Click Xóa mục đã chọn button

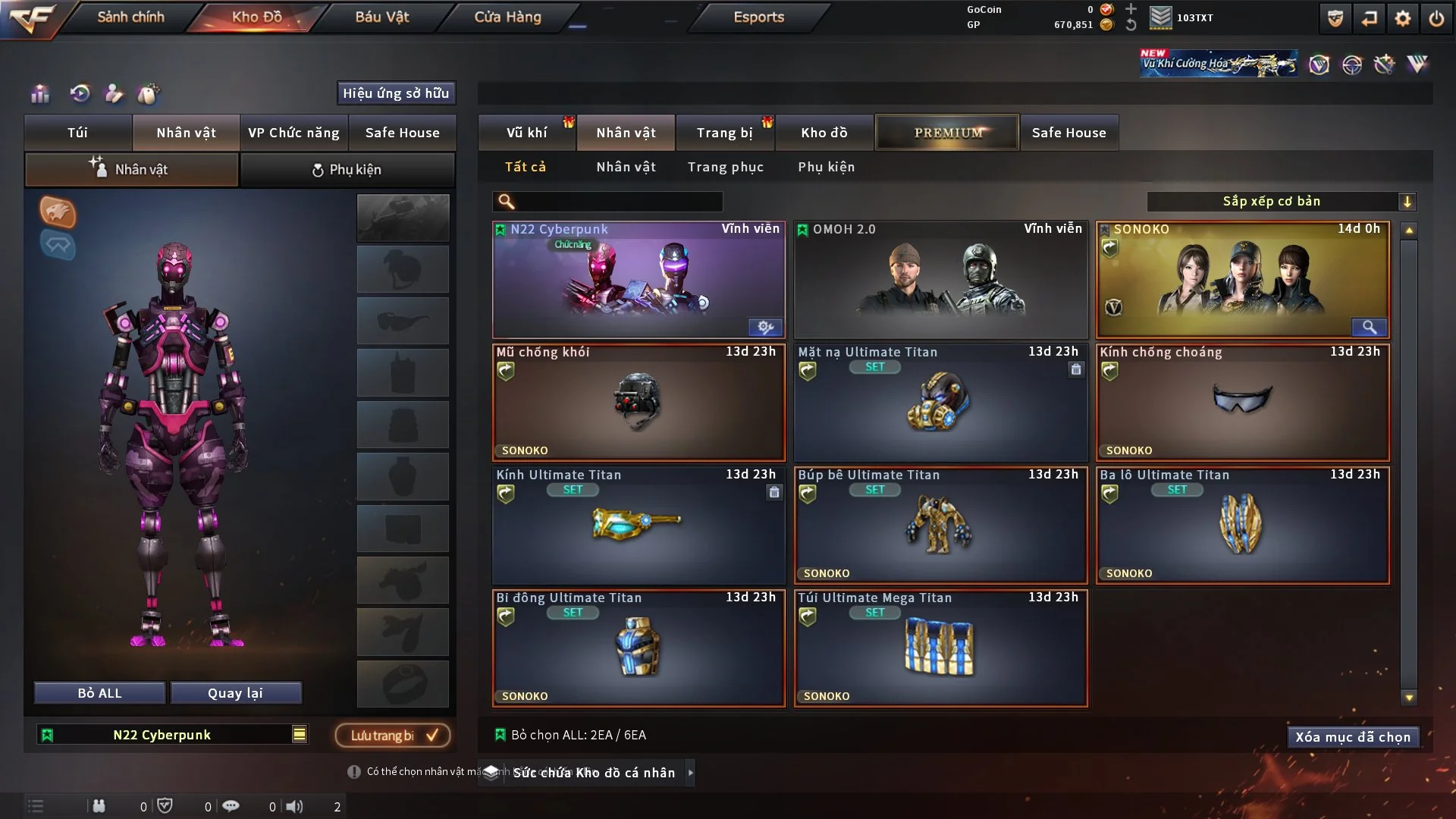pyautogui.click(x=1352, y=737)
